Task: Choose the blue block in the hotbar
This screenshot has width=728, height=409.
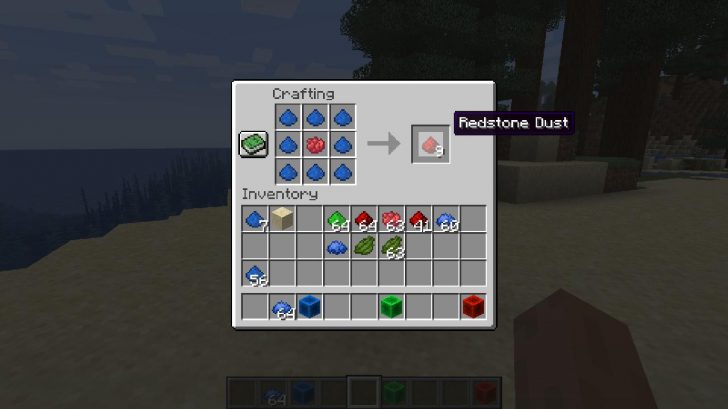Action: click(309, 307)
